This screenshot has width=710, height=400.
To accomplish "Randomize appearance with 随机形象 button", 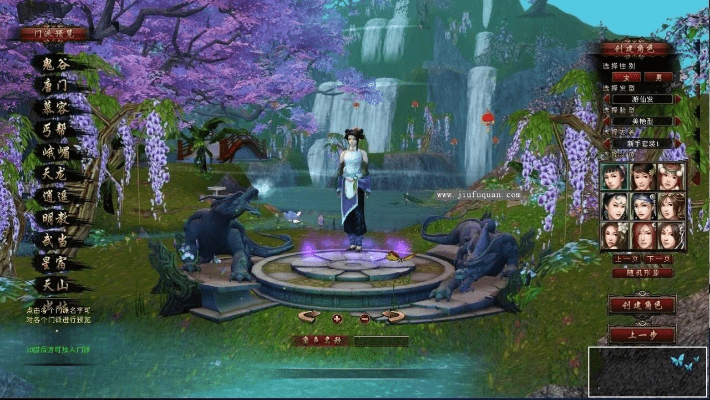I will pos(641,273).
